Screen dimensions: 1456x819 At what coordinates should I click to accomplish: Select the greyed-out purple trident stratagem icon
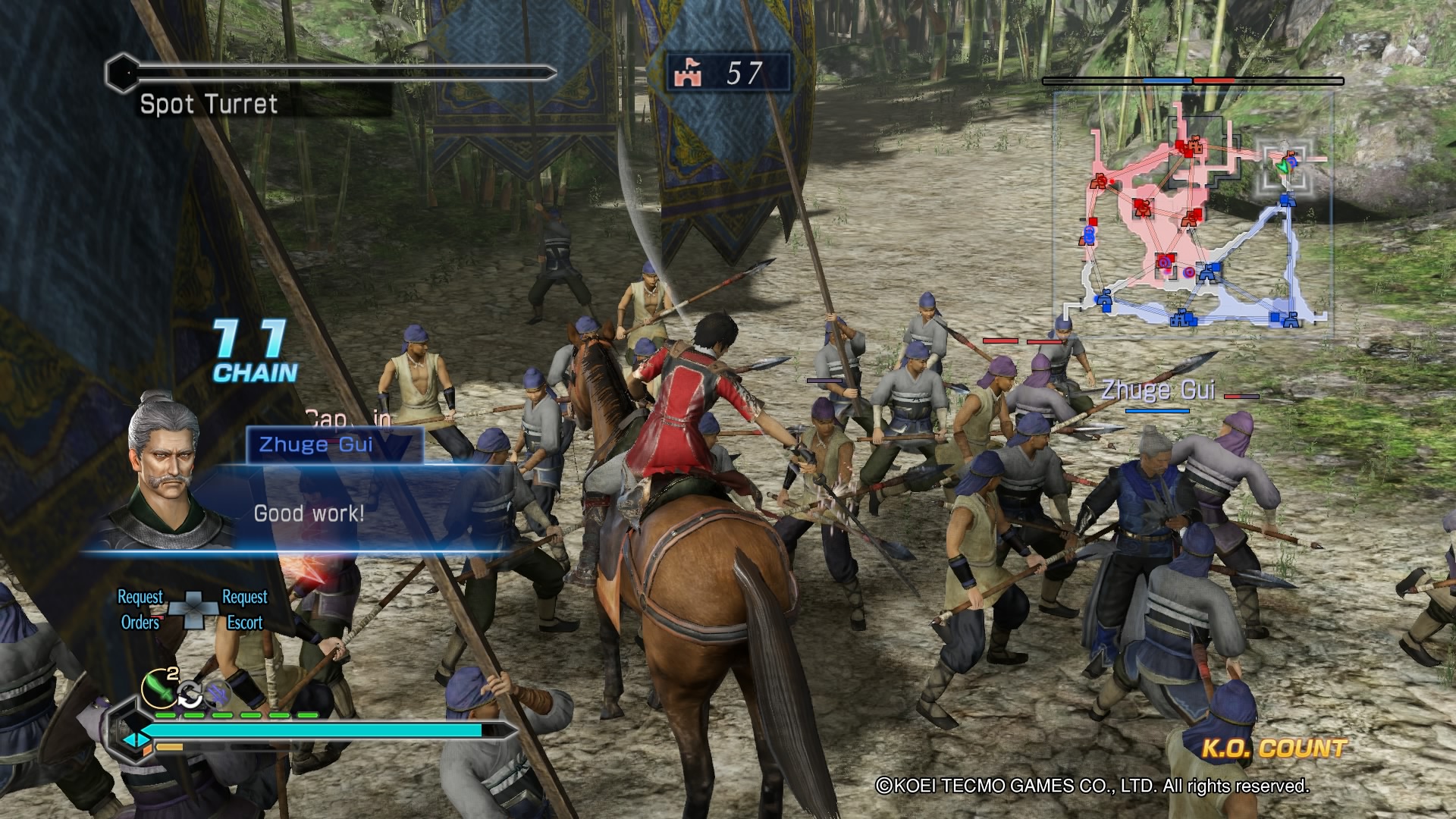pyautogui.click(x=217, y=692)
